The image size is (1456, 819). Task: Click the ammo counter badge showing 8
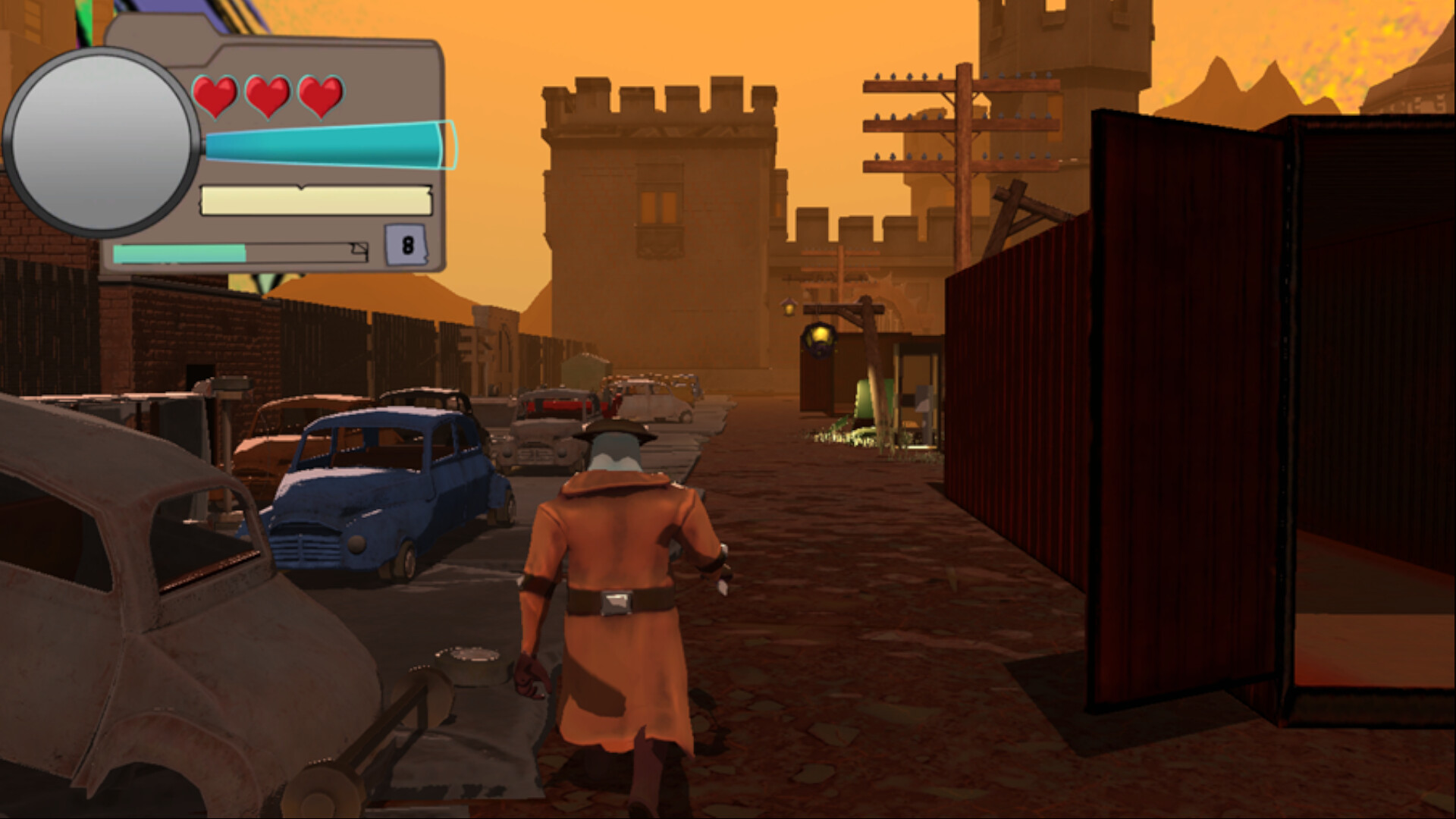[x=408, y=245]
